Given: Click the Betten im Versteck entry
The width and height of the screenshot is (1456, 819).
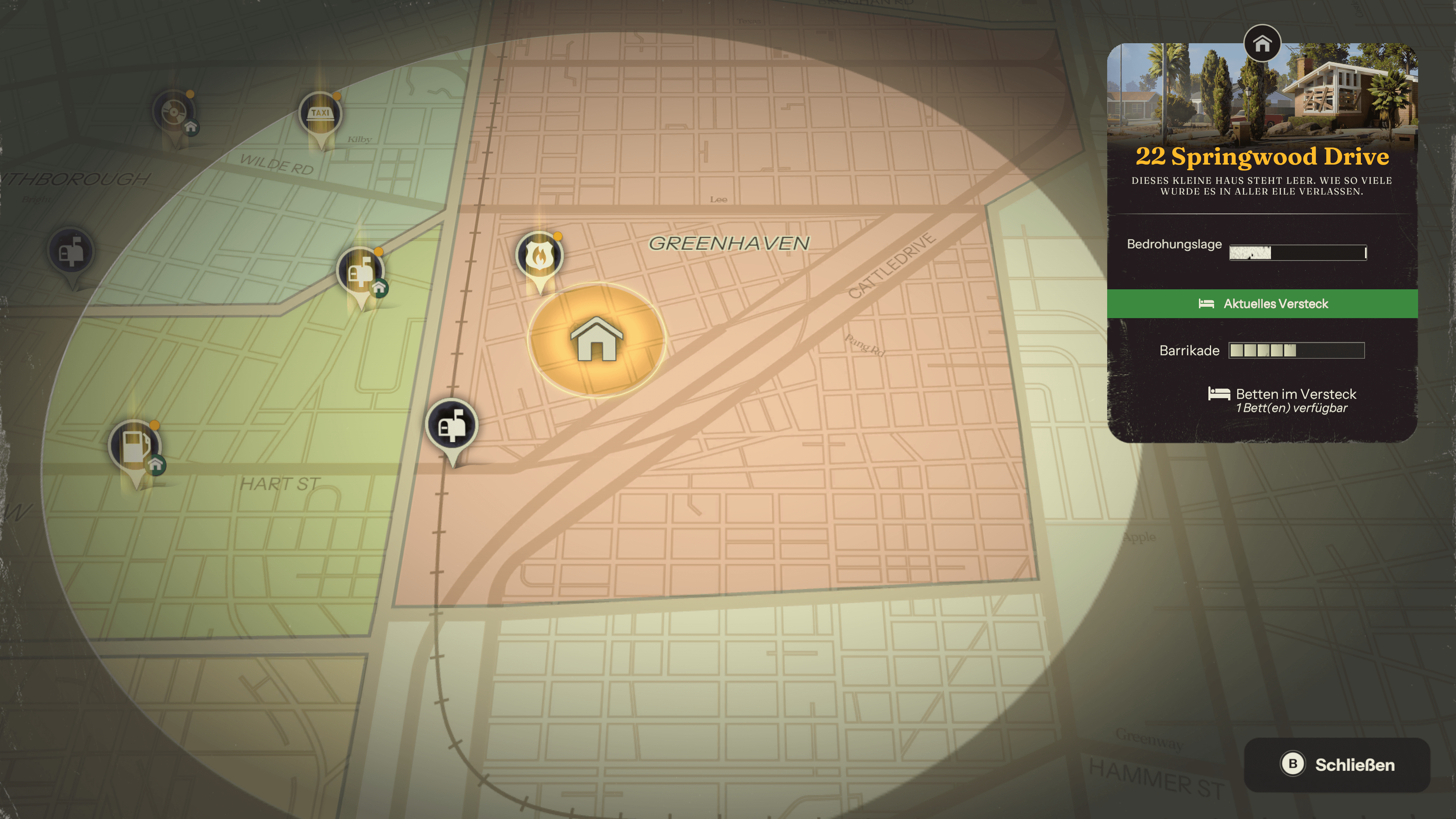Looking at the screenshot, I should 1282,400.
